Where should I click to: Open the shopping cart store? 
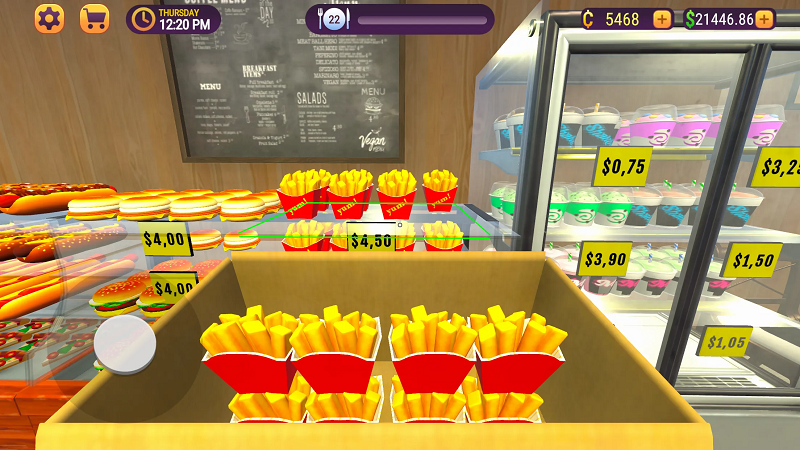click(94, 19)
